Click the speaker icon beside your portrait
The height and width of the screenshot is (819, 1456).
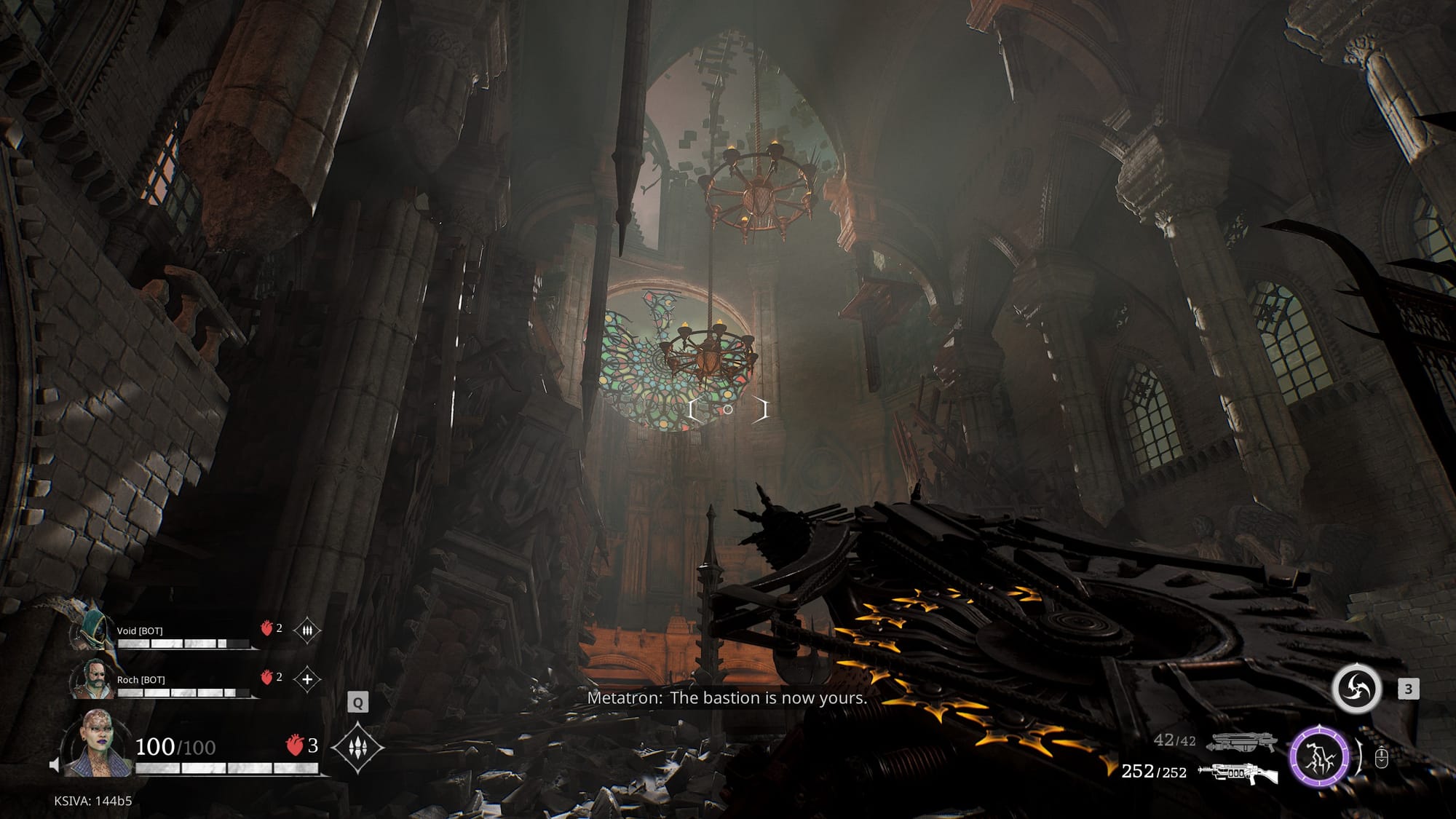tap(54, 765)
